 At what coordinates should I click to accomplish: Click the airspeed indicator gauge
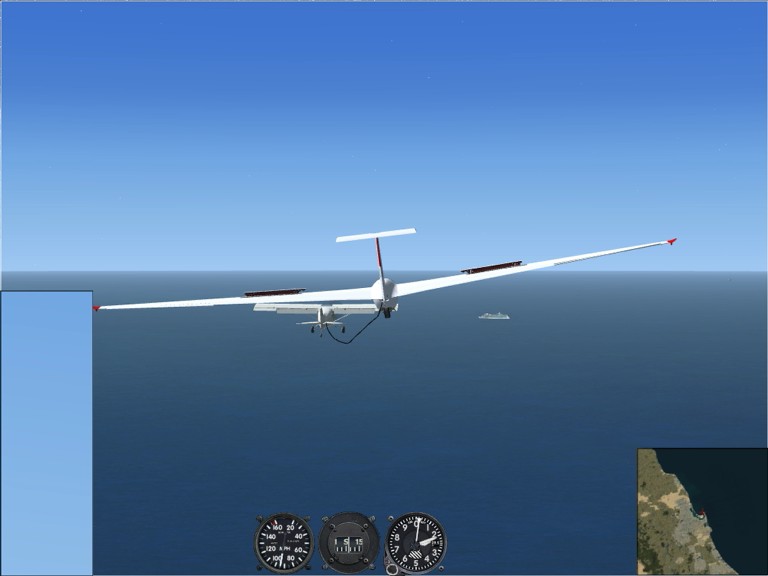click(x=284, y=543)
